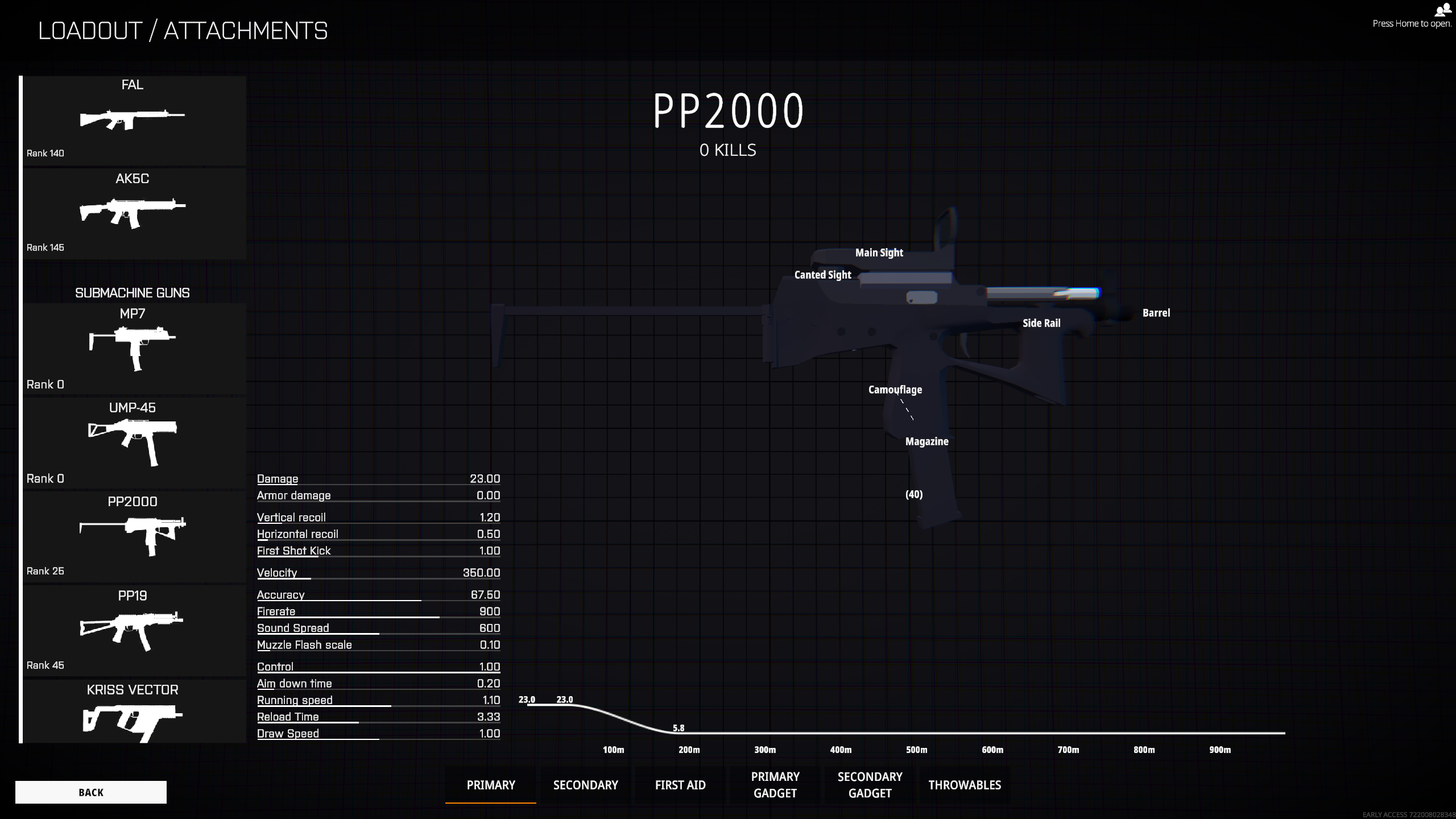Viewport: 1456px width, 819px height.
Task: Open the Main Sight attachment slot
Action: (879, 253)
